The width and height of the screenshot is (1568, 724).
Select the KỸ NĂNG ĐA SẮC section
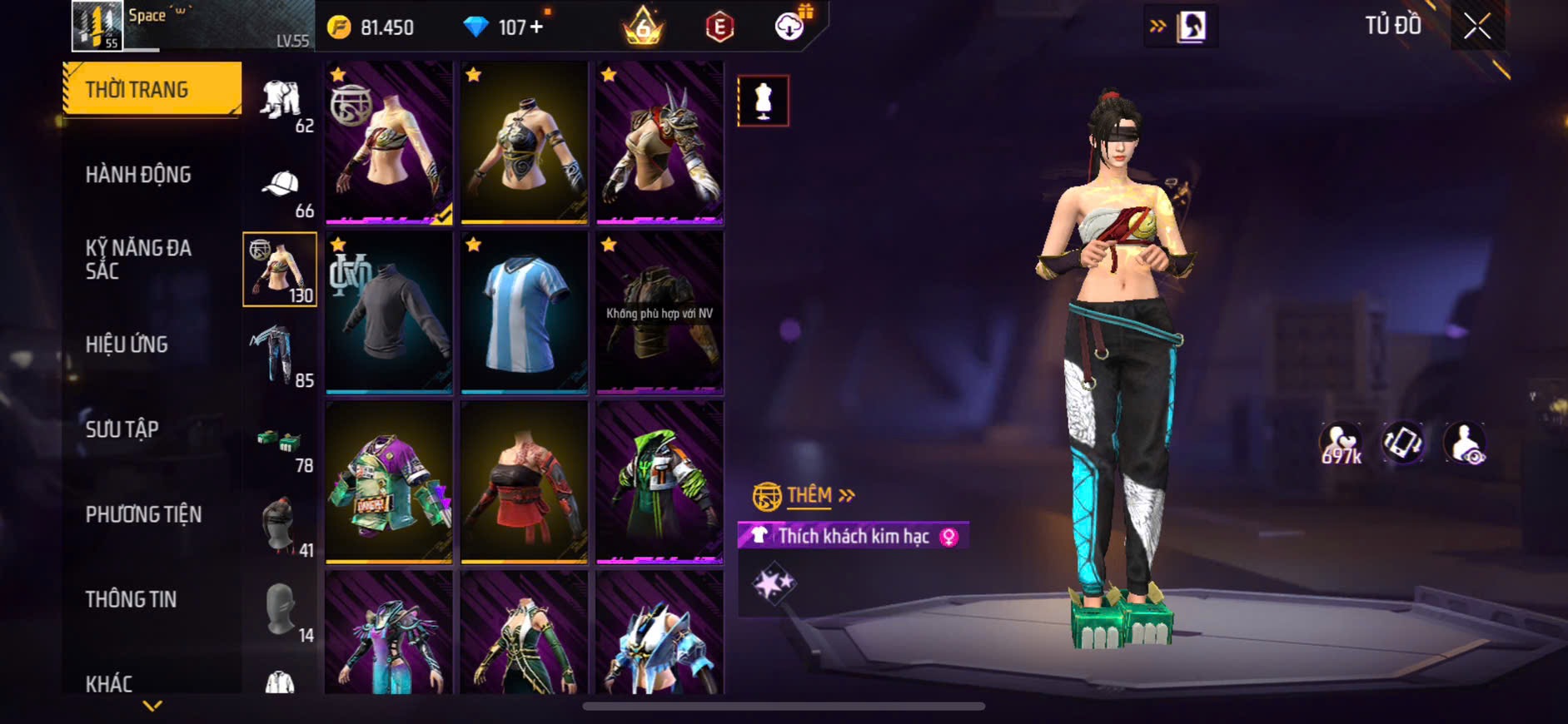click(138, 259)
